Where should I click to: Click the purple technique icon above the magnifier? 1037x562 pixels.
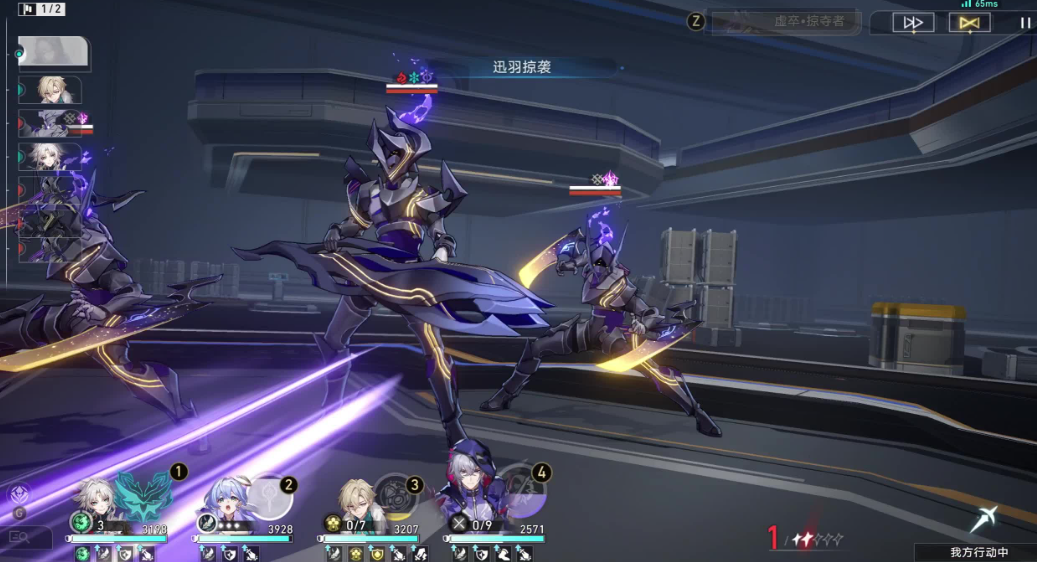click(x=18, y=494)
